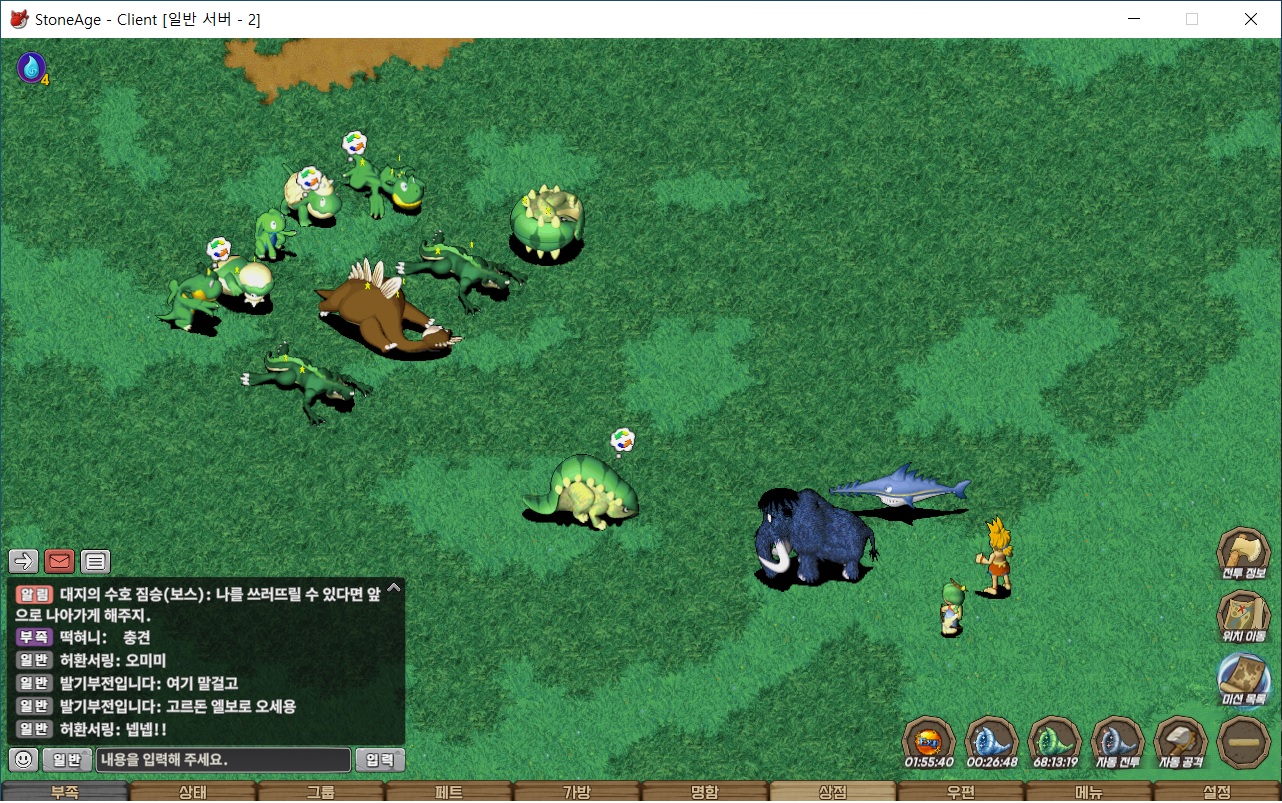Open the 가방 (Bag) inventory

pyautogui.click(x=576, y=792)
